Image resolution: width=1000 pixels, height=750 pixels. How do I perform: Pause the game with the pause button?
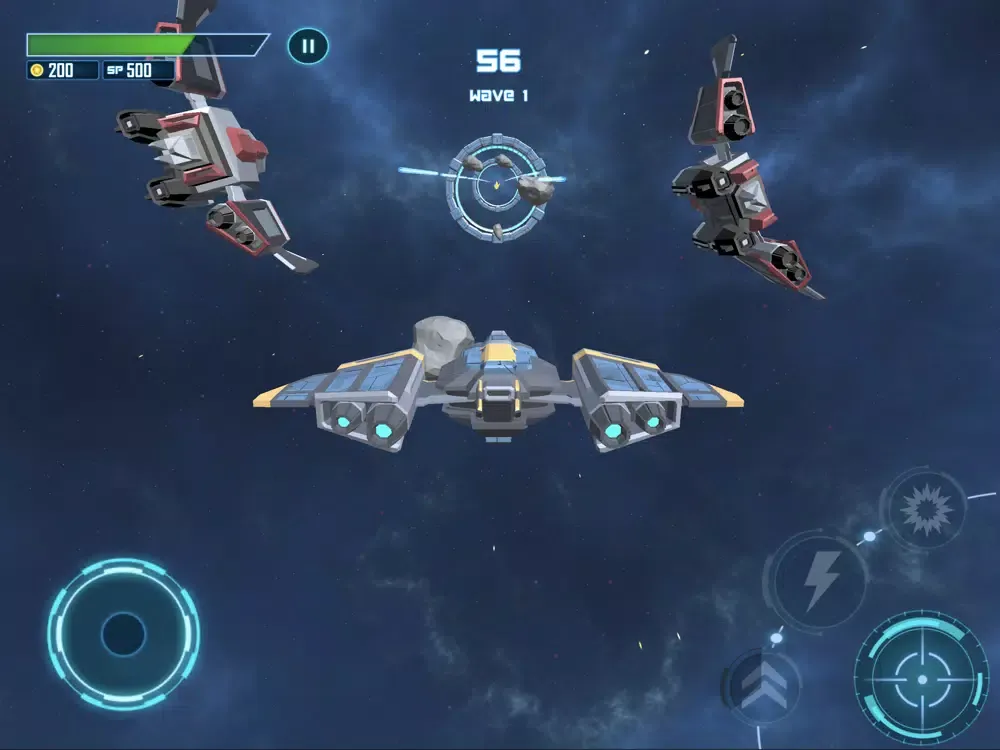pos(308,46)
